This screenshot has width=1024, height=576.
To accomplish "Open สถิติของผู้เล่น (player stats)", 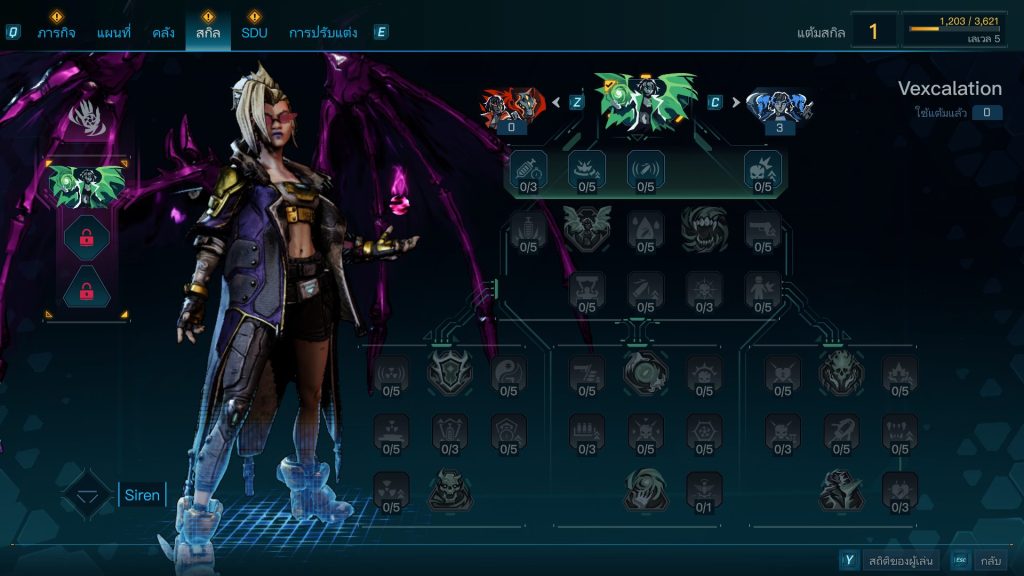I will click(900, 561).
